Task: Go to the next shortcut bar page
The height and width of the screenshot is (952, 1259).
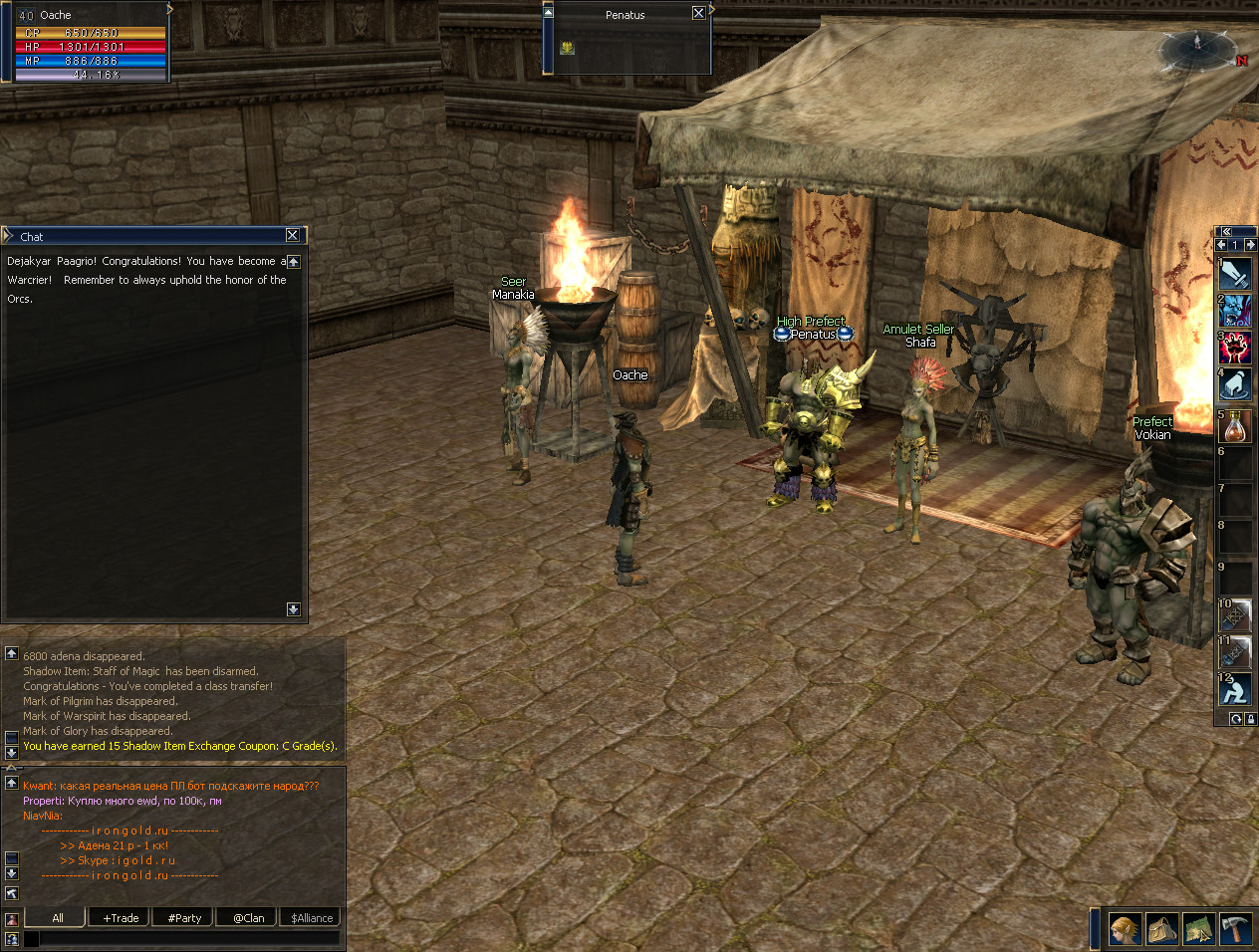Action: [1250, 245]
